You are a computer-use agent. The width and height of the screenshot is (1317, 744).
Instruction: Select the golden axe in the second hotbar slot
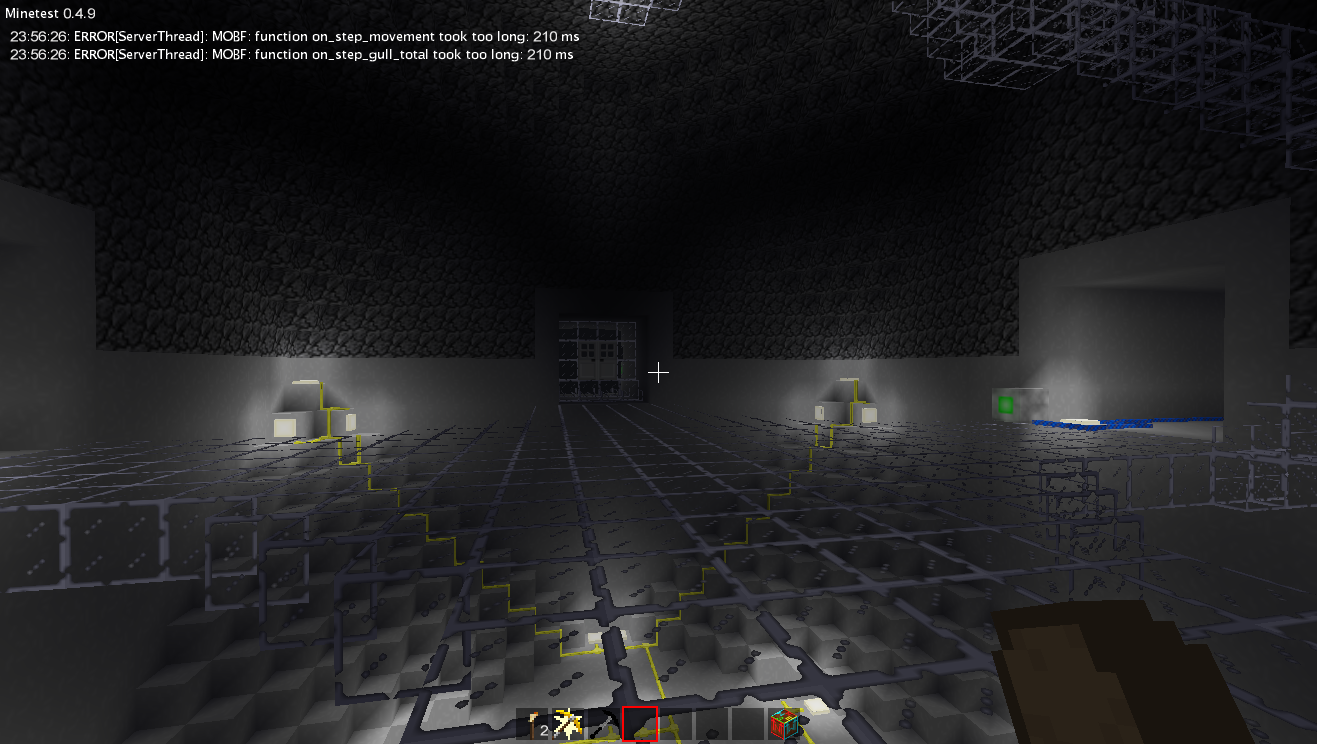pyautogui.click(x=569, y=722)
